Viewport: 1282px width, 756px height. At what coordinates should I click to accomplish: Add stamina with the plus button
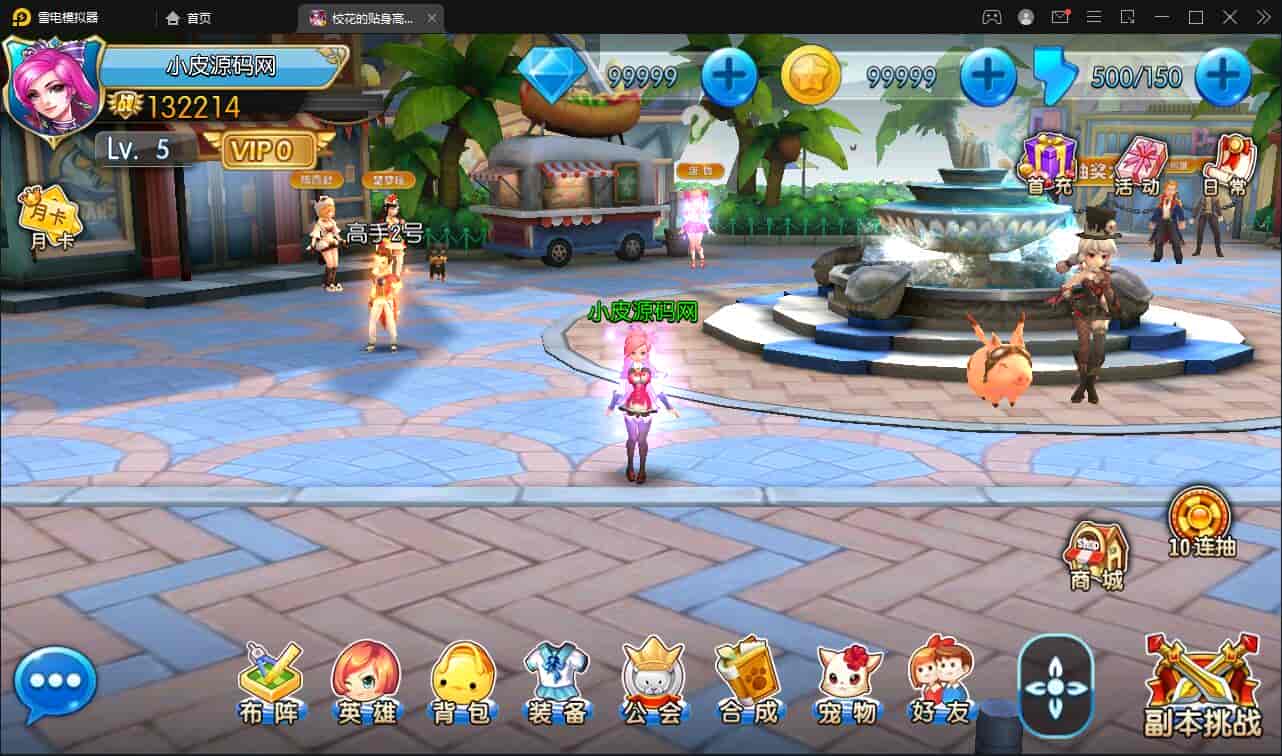pos(1222,77)
